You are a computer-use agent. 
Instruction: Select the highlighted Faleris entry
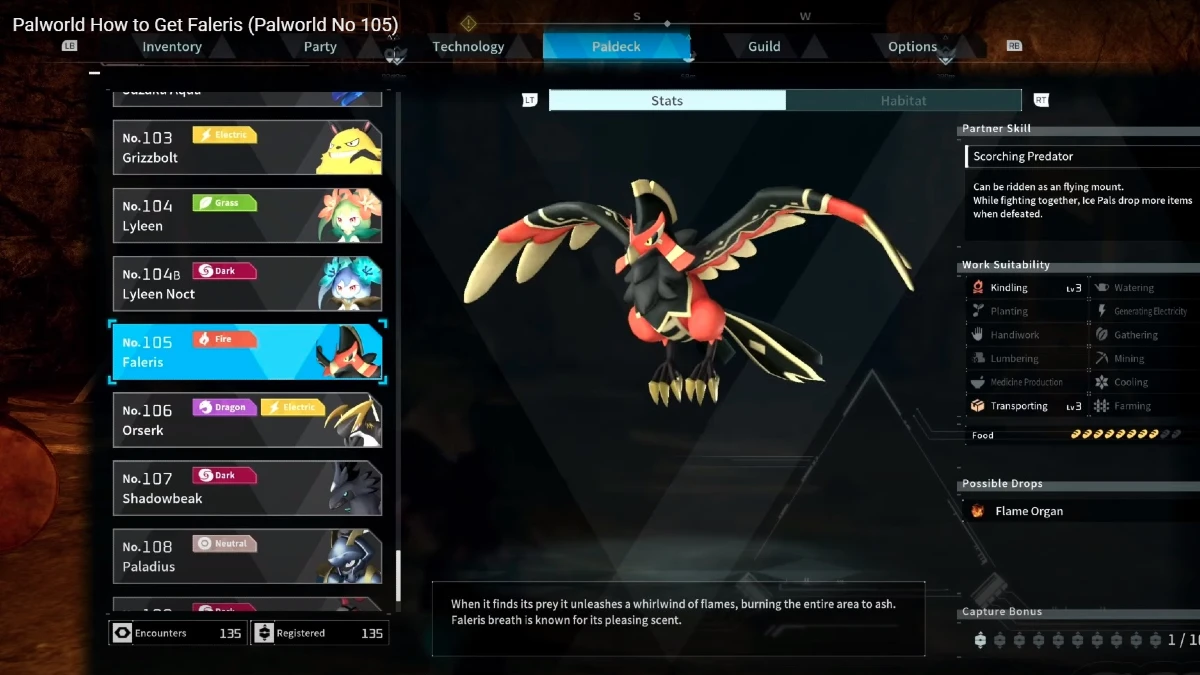pyautogui.click(x=246, y=352)
